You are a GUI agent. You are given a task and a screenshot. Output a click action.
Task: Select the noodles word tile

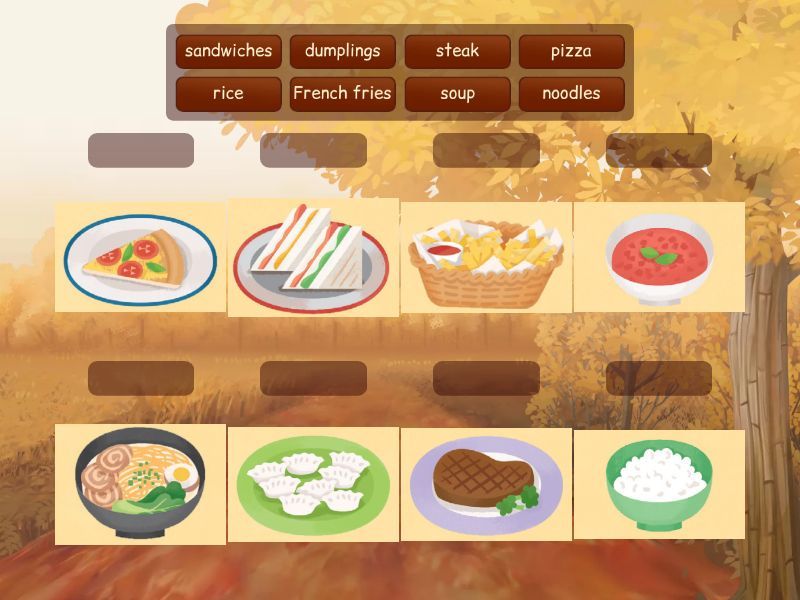pyautogui.click(x=571, y=94)
